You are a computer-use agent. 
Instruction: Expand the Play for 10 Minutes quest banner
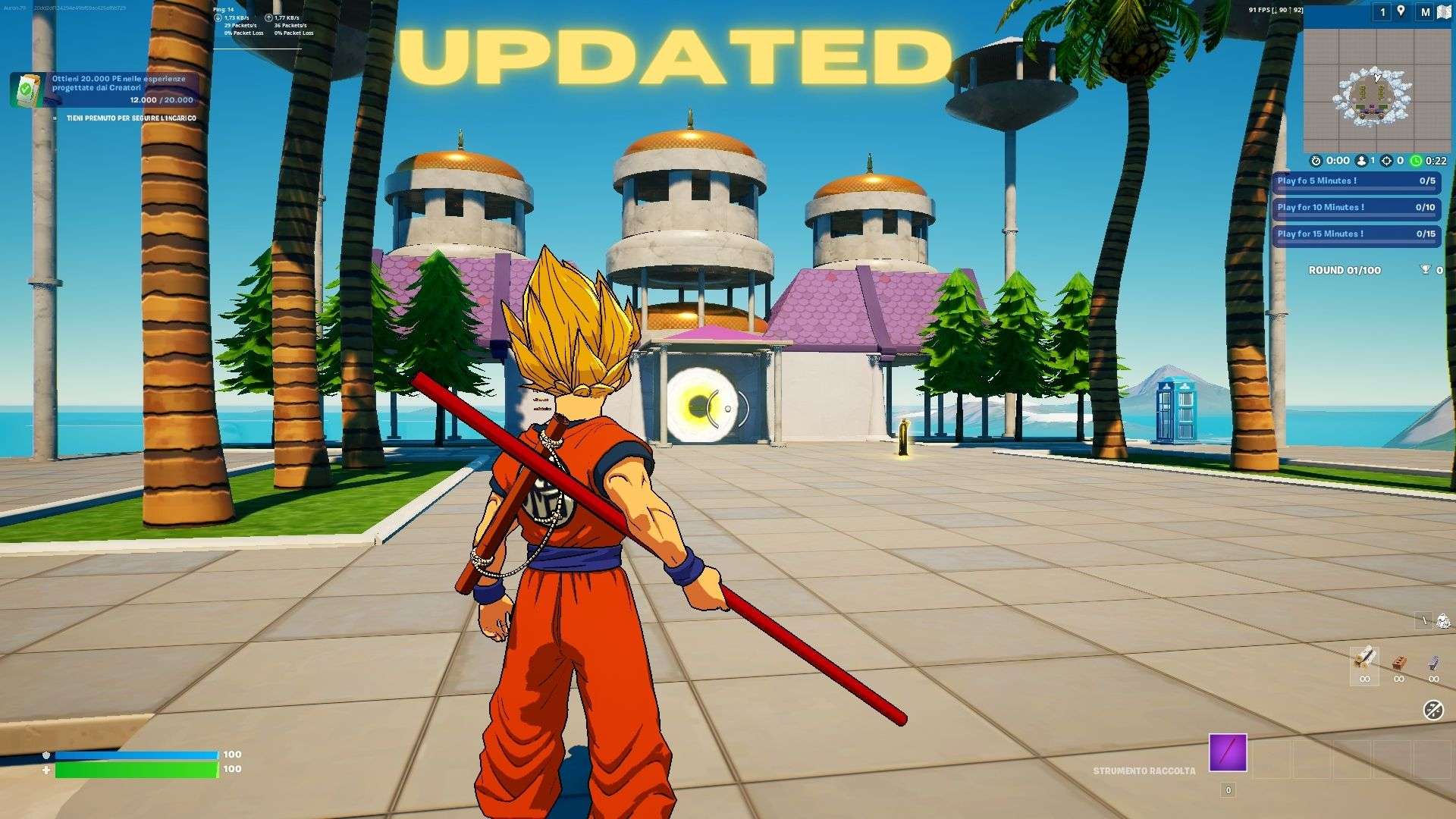1356,208
